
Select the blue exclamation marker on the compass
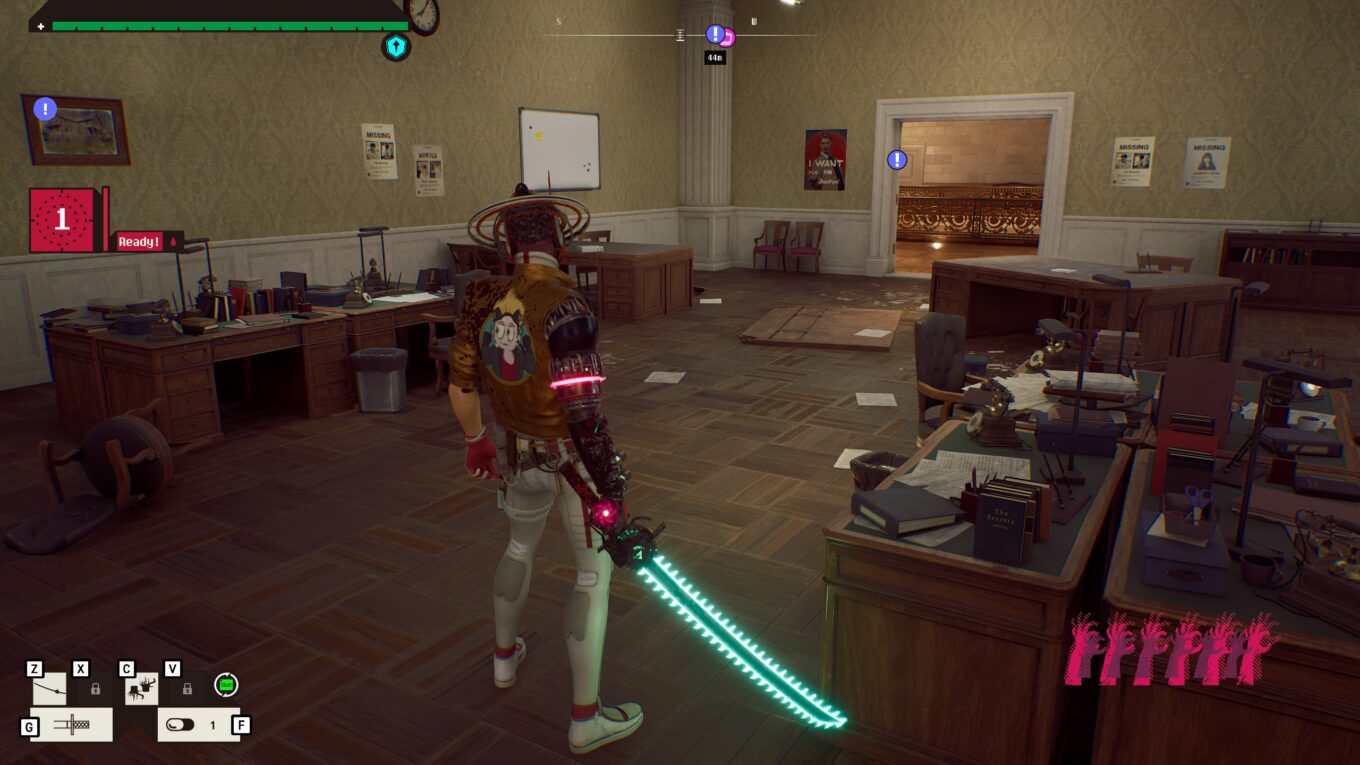(715, 34)
